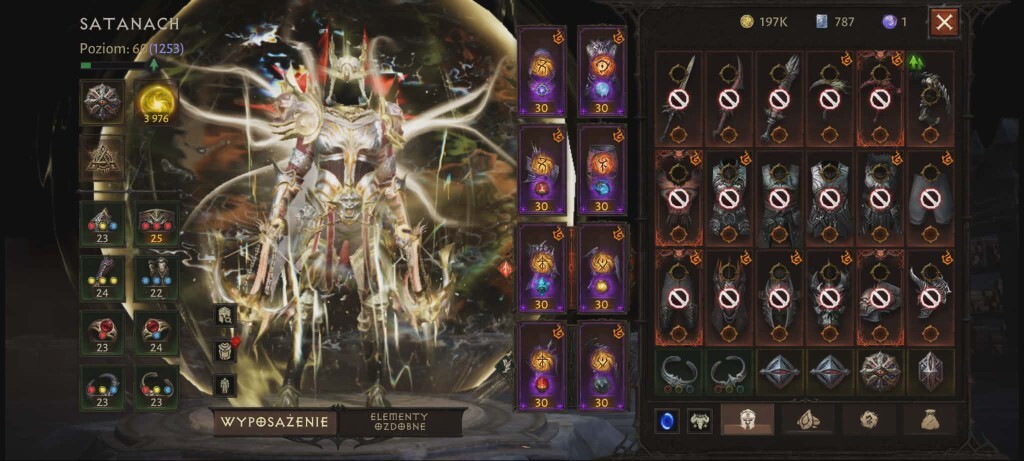Open the armor set icon beside portal
The image size is (1024, 461).
[700, 421]
